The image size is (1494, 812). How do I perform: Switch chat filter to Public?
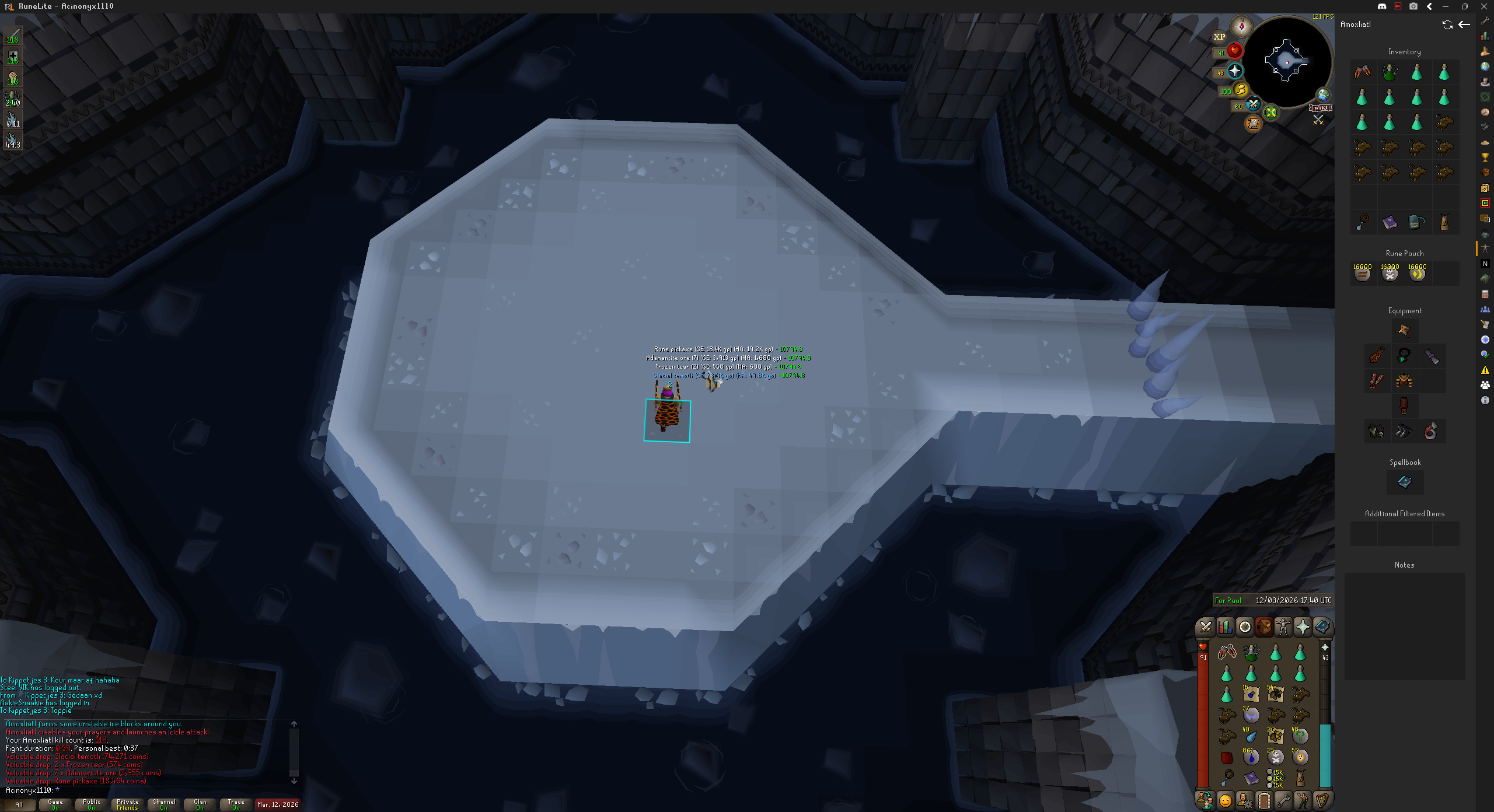pos(92,804)
